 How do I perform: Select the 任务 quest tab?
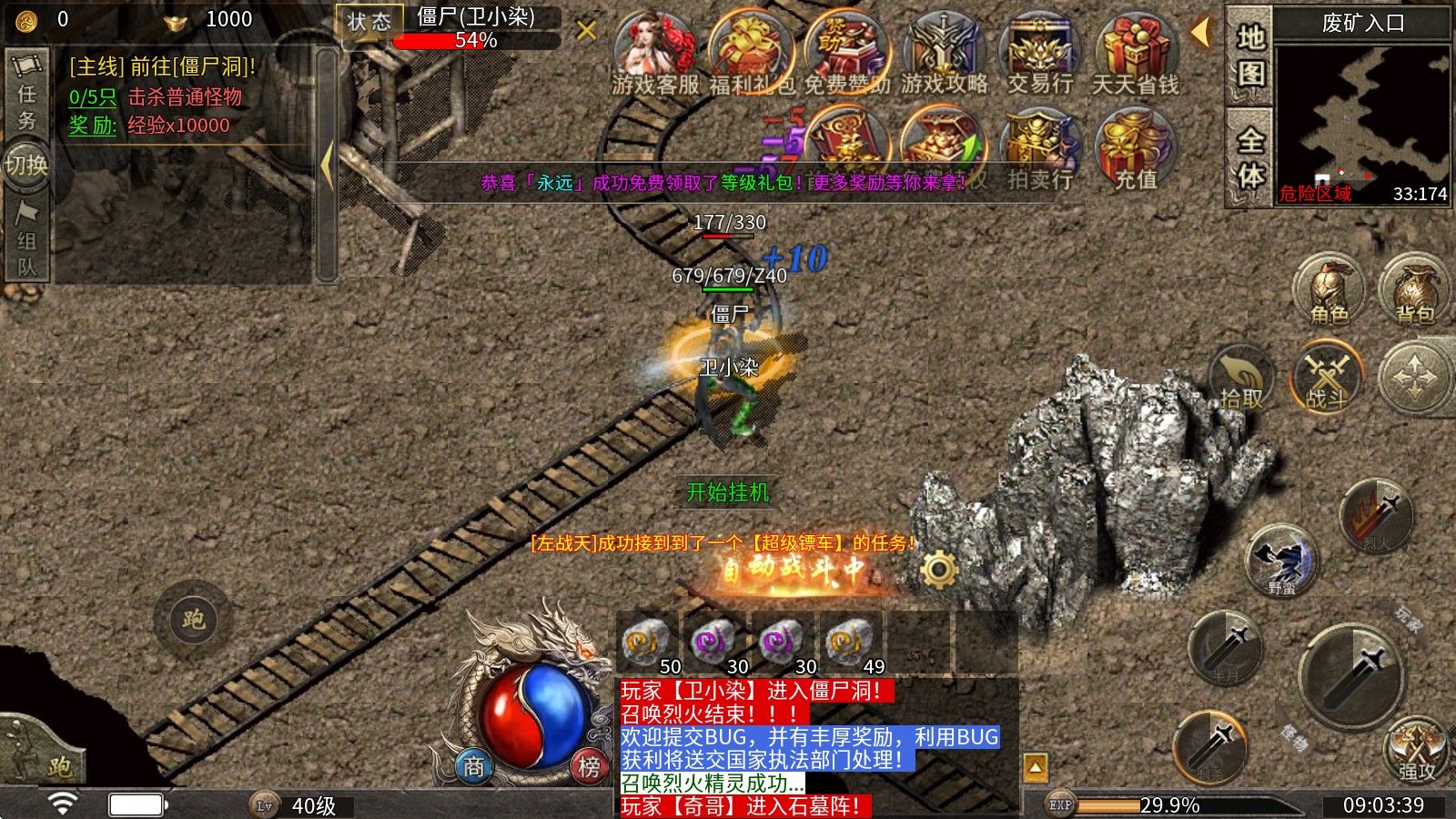pos(26,96)
